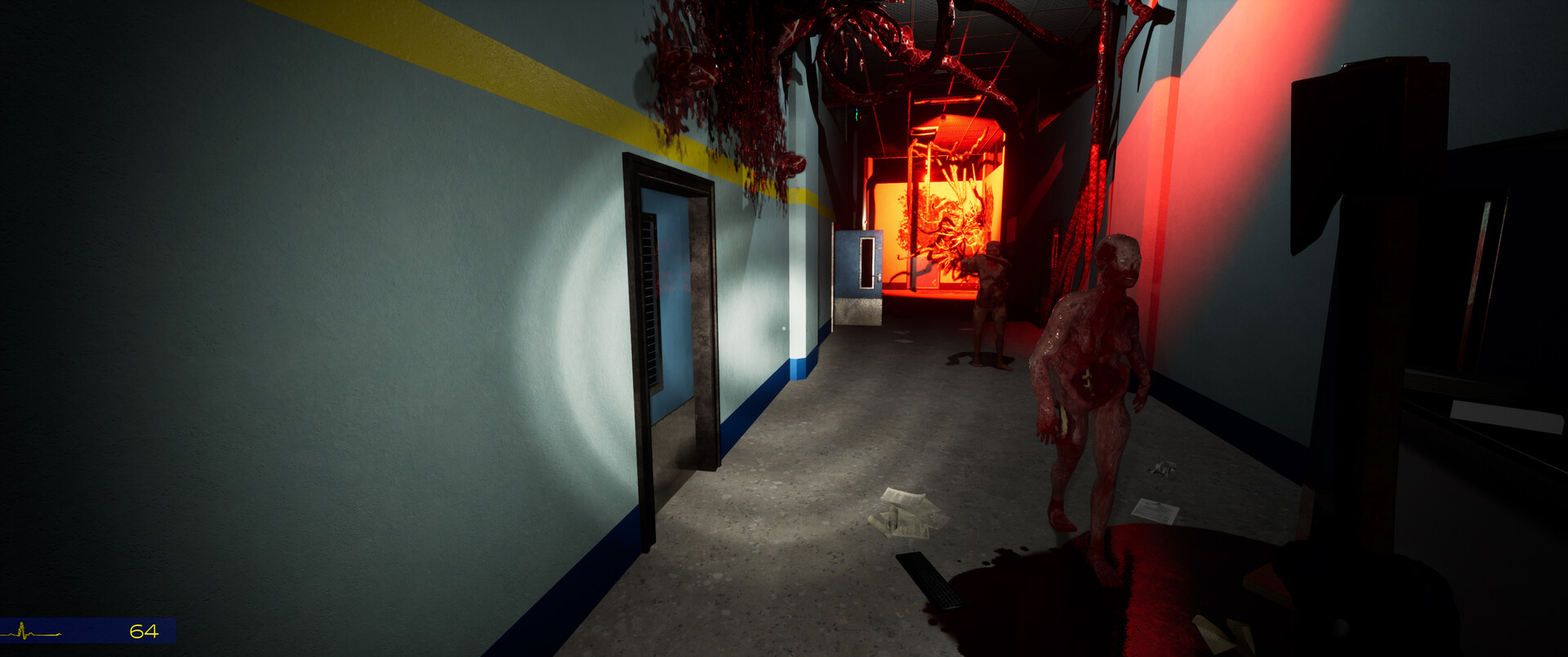Click the small window slot in the blue door
The width and height of the screenshot is (1568, 657).
867,263
